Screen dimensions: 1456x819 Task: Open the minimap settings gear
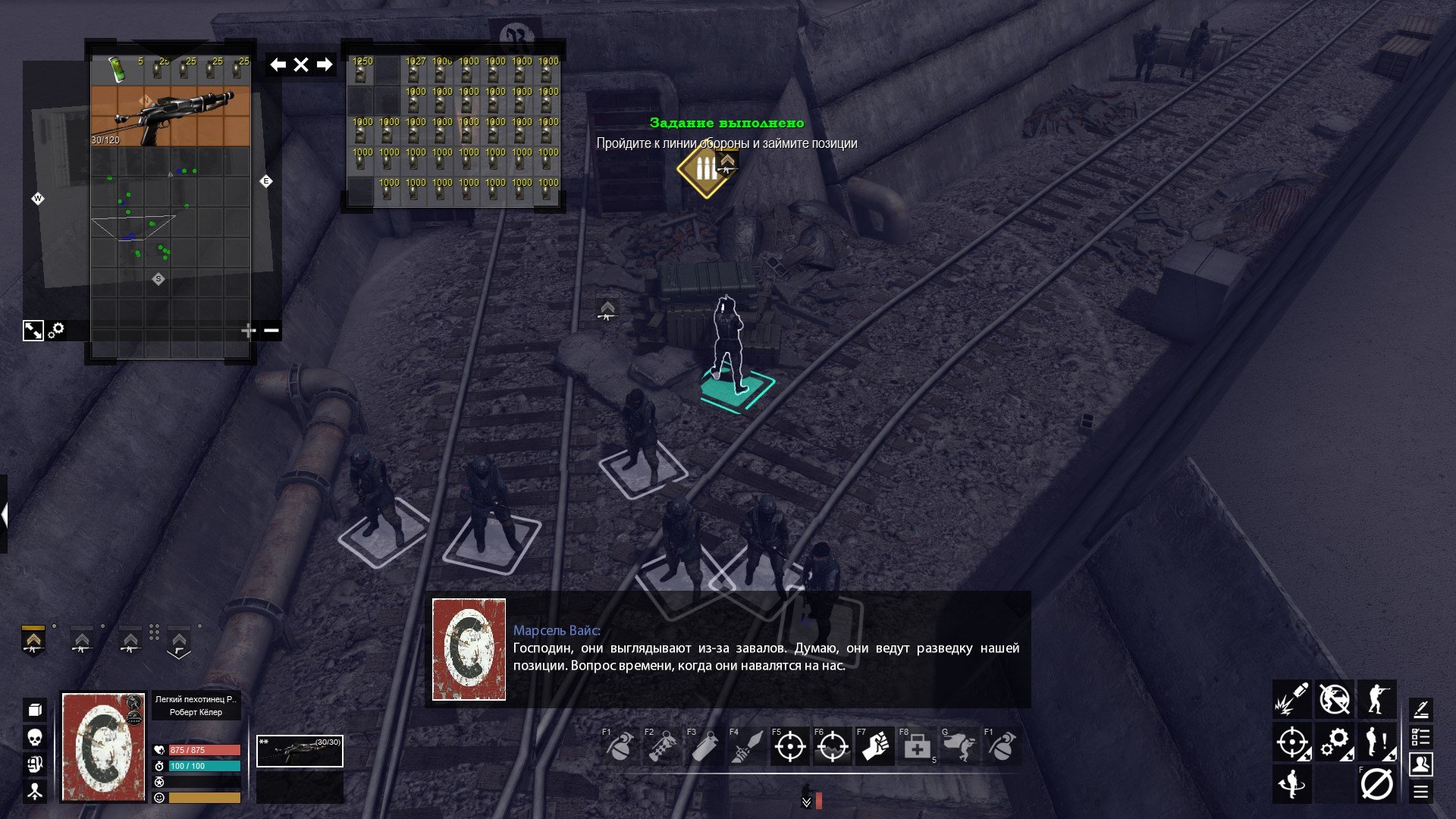click(x=57, y=331)
